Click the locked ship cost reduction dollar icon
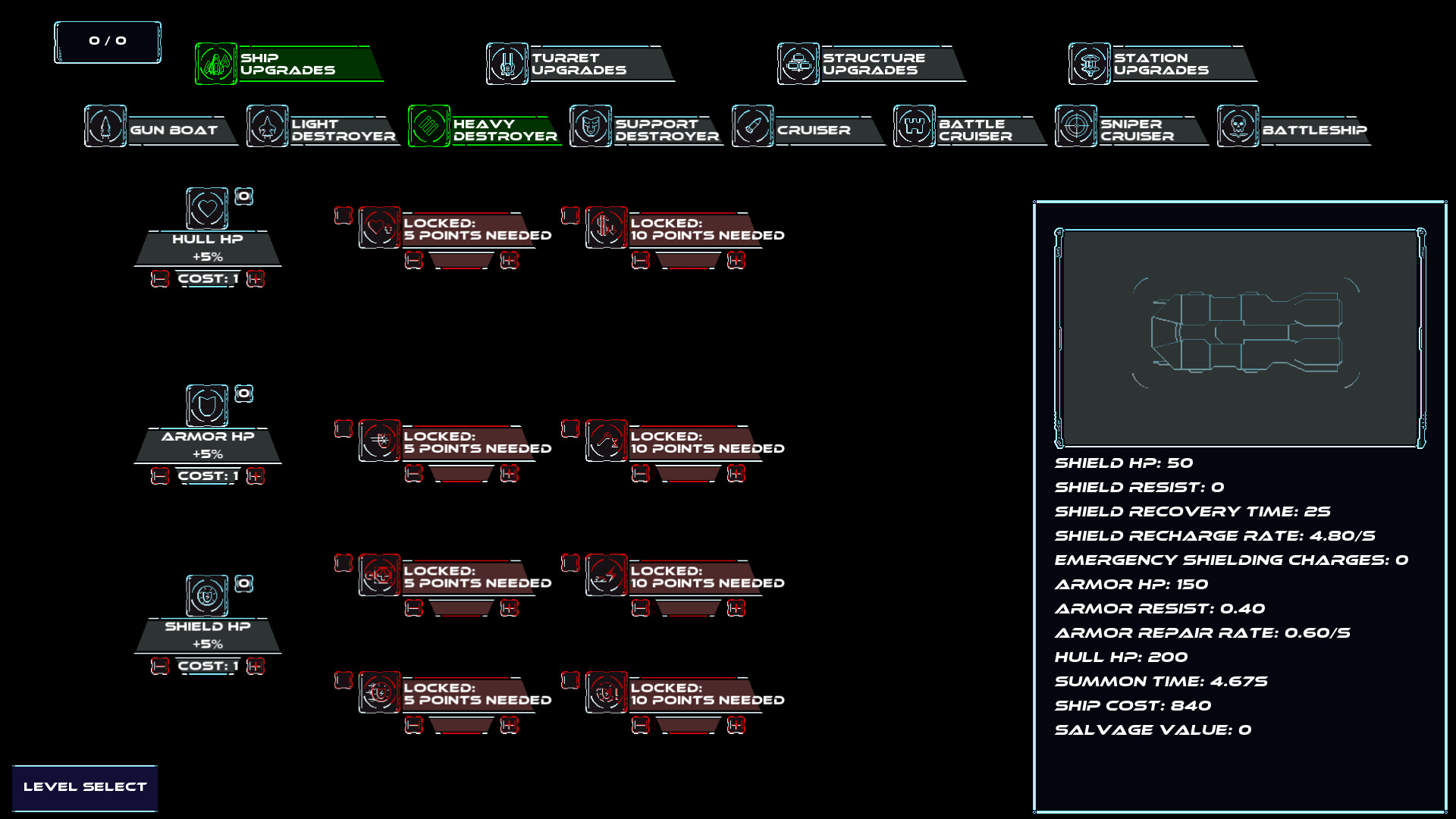1456x819 pixels. click(604, 225)
